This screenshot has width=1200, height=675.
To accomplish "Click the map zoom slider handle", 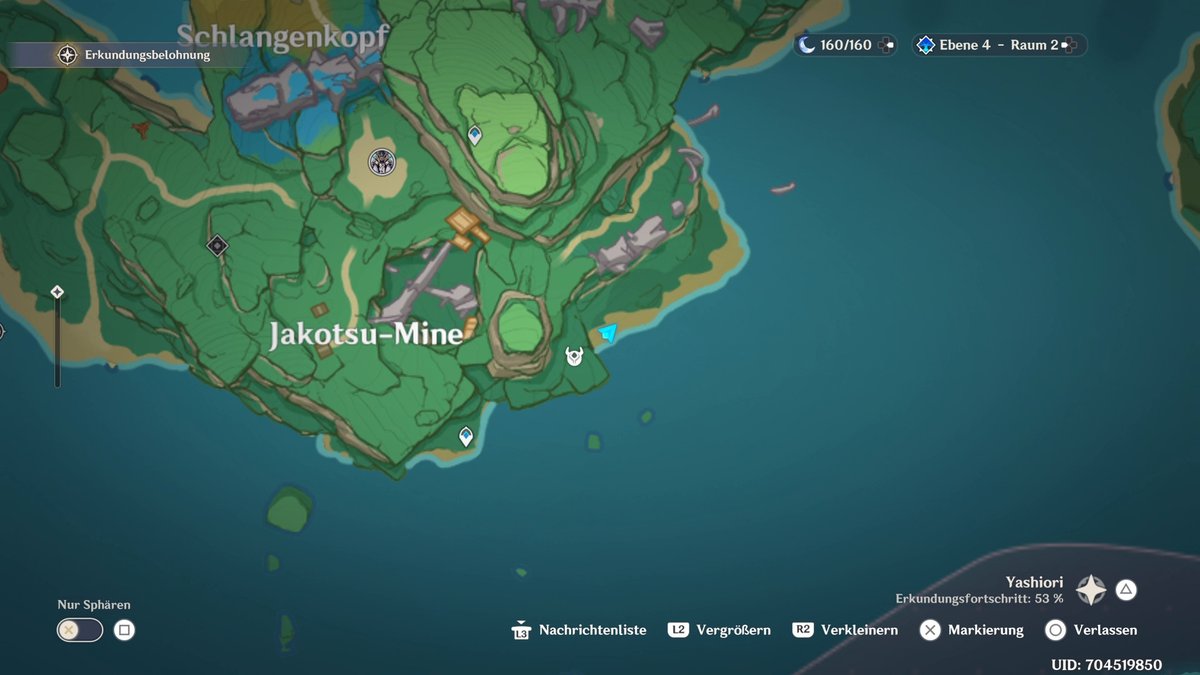I will [57, 292].
